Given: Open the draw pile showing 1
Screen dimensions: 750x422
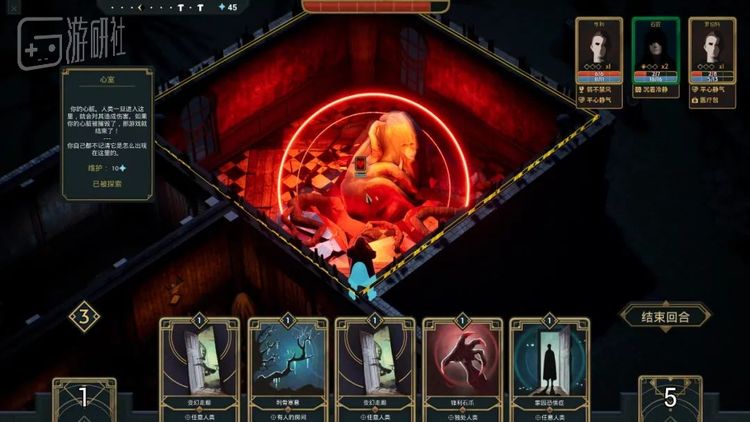Looking at the screenshot, I should [x=84, y=398].
